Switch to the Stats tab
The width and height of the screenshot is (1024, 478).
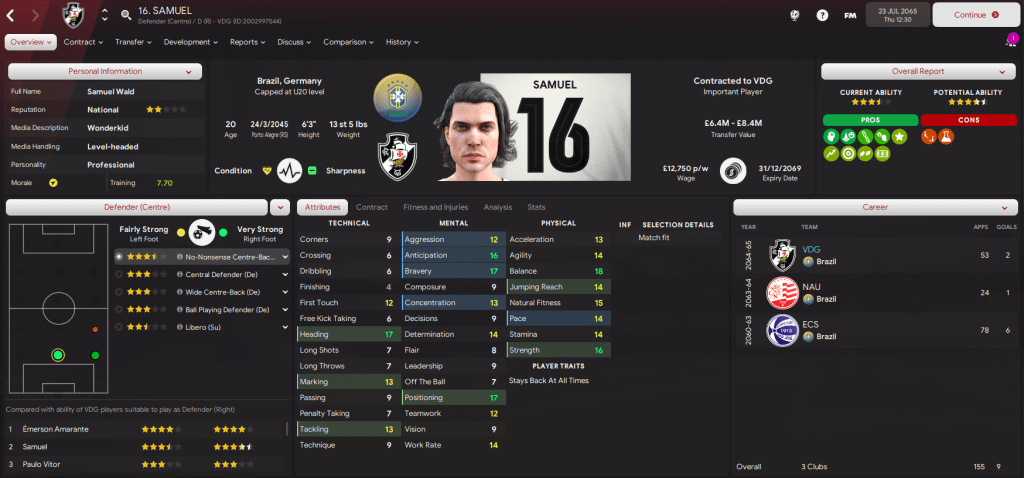[536, 207]
